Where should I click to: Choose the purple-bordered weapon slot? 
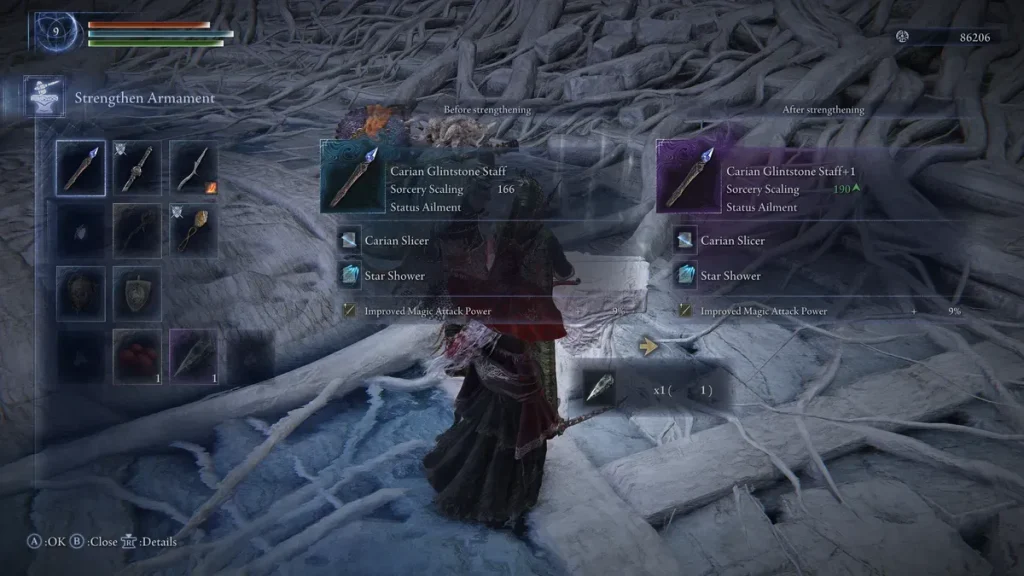pos(193,356)
